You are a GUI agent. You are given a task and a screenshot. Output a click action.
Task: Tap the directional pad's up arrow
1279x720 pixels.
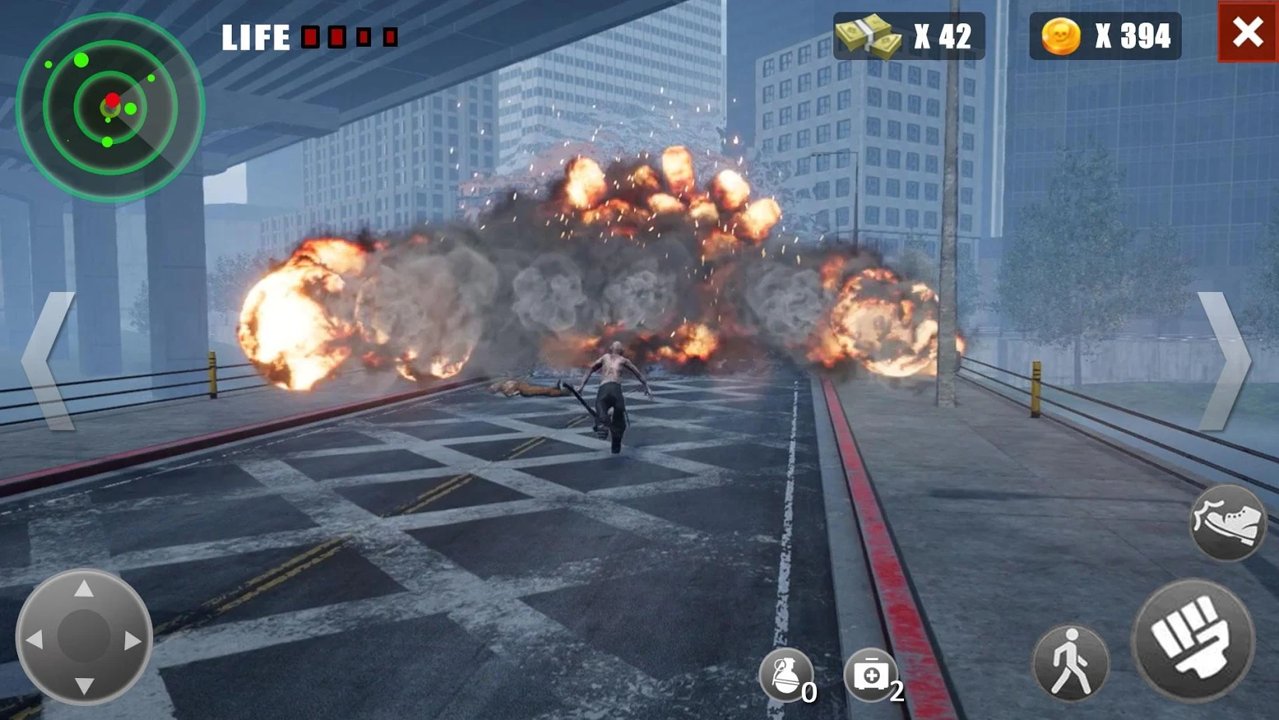(84, 590)
